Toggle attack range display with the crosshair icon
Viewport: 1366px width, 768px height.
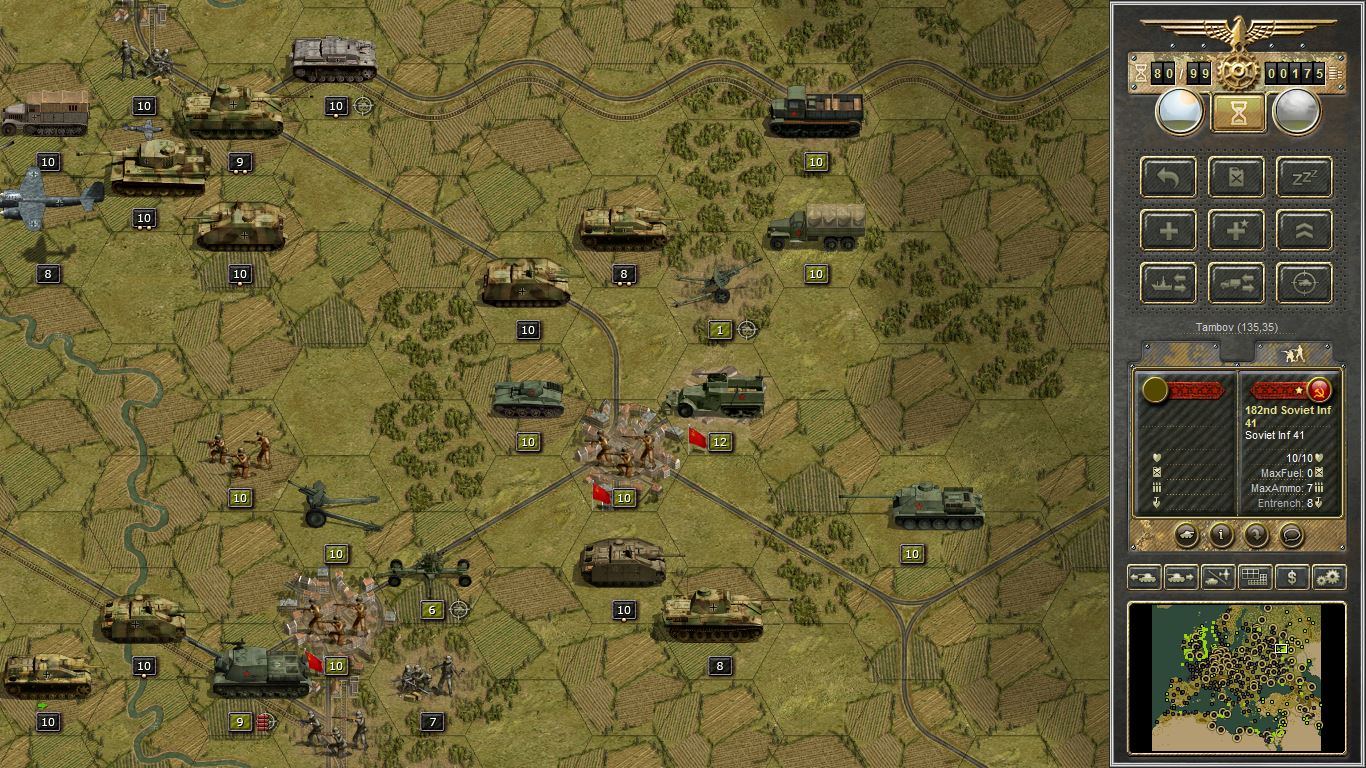1303,283
